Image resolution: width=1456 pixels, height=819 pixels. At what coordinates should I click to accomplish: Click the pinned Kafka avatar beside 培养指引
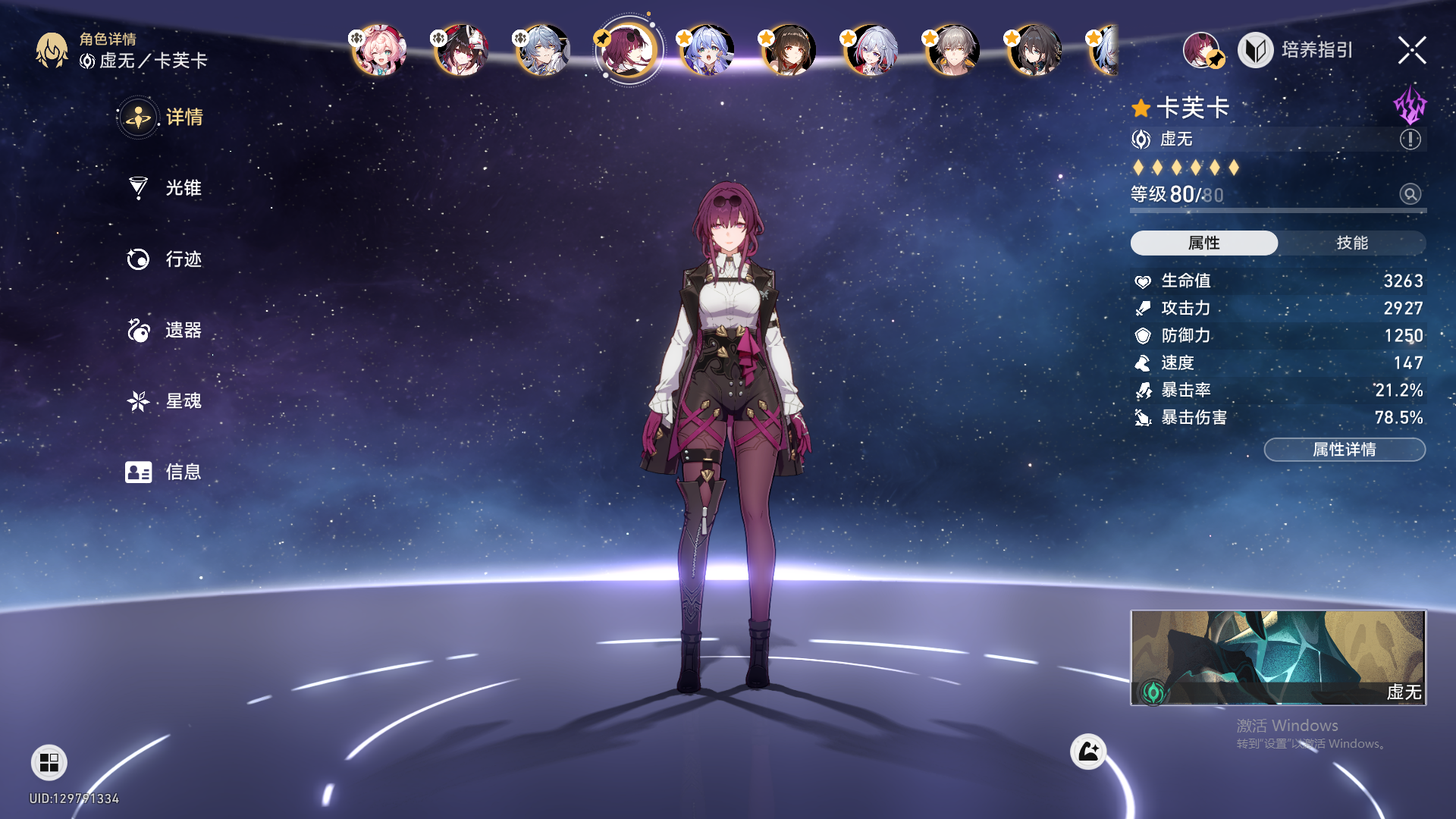coord(1202,50)
